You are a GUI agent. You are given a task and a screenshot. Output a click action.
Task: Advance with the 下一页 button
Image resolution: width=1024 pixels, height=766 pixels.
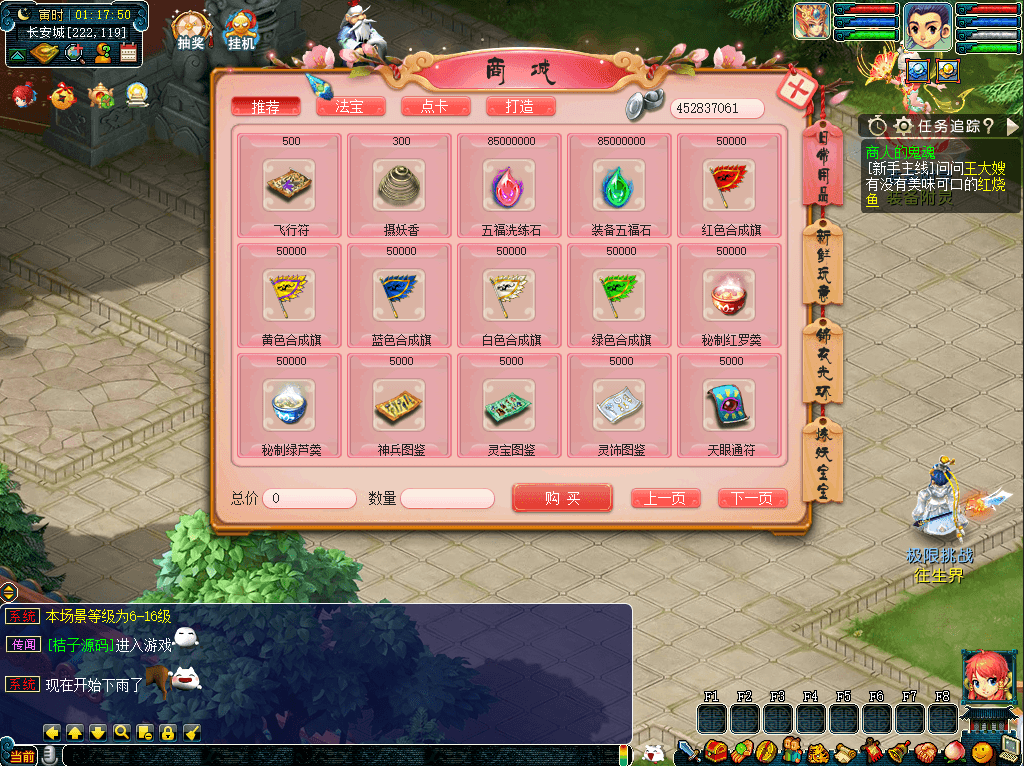752,498
